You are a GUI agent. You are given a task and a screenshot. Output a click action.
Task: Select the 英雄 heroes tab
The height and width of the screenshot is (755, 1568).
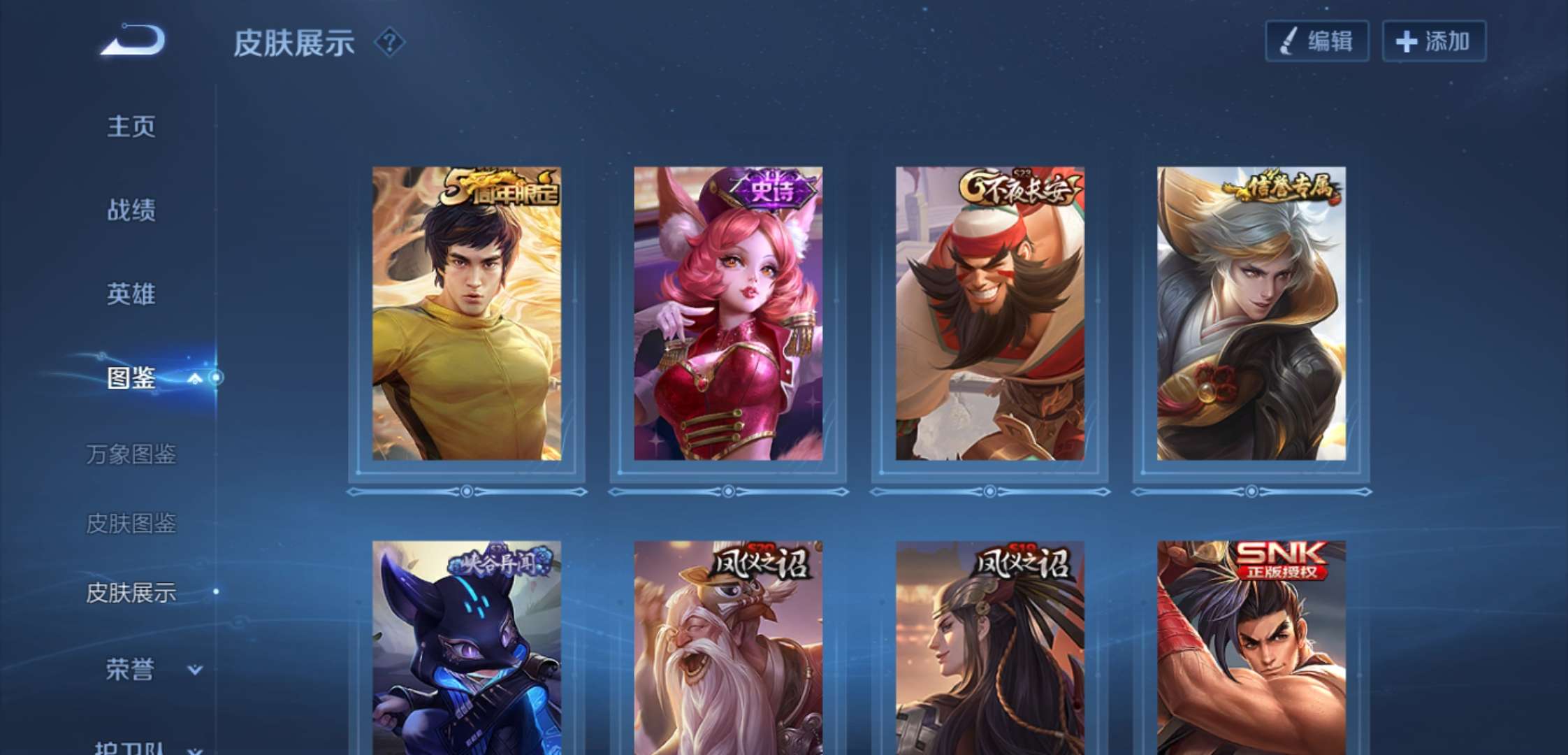coord(131,294)
